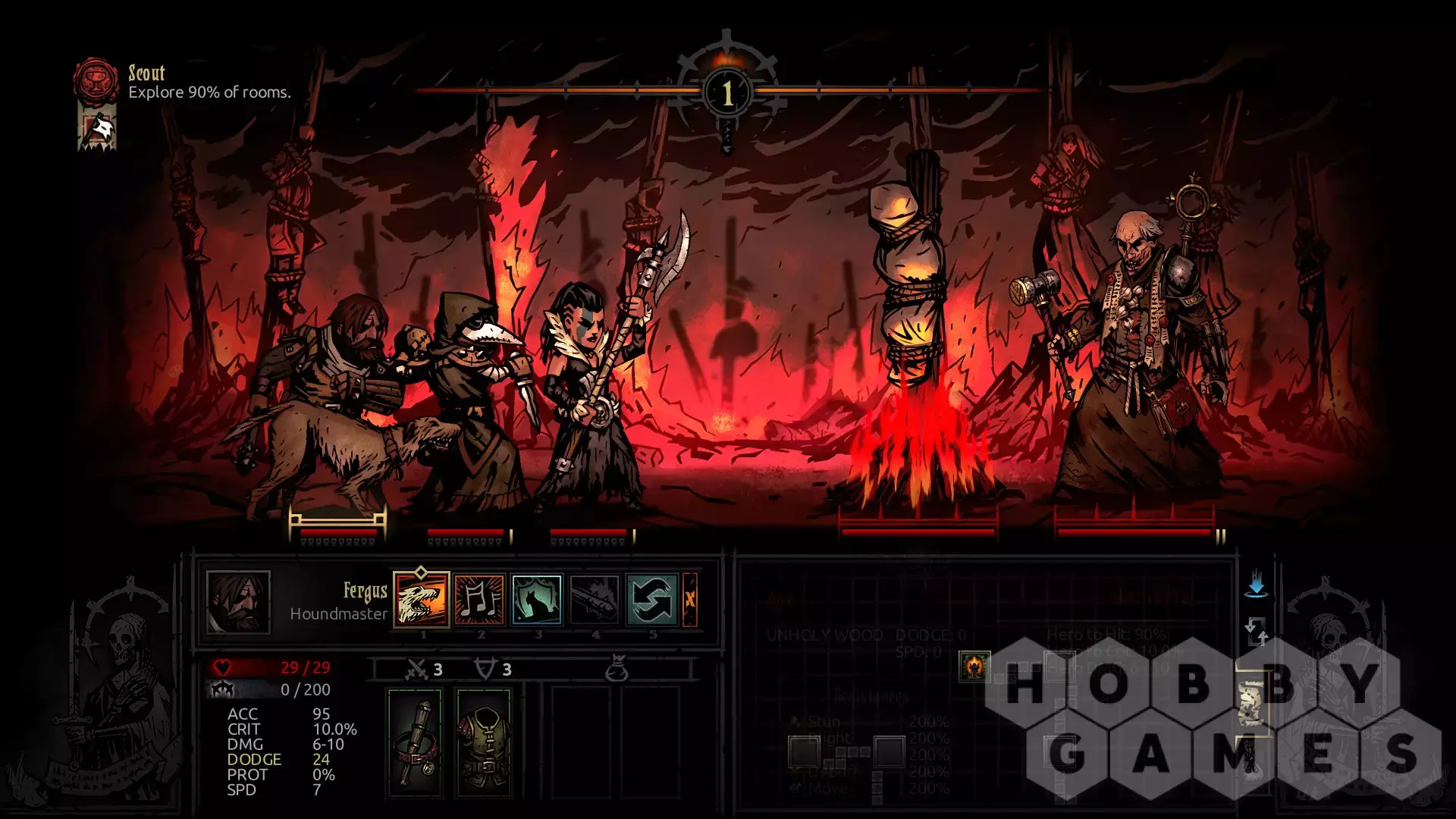Toggle the panel swap arrows icon
1456x819 pixels.
1256,630
